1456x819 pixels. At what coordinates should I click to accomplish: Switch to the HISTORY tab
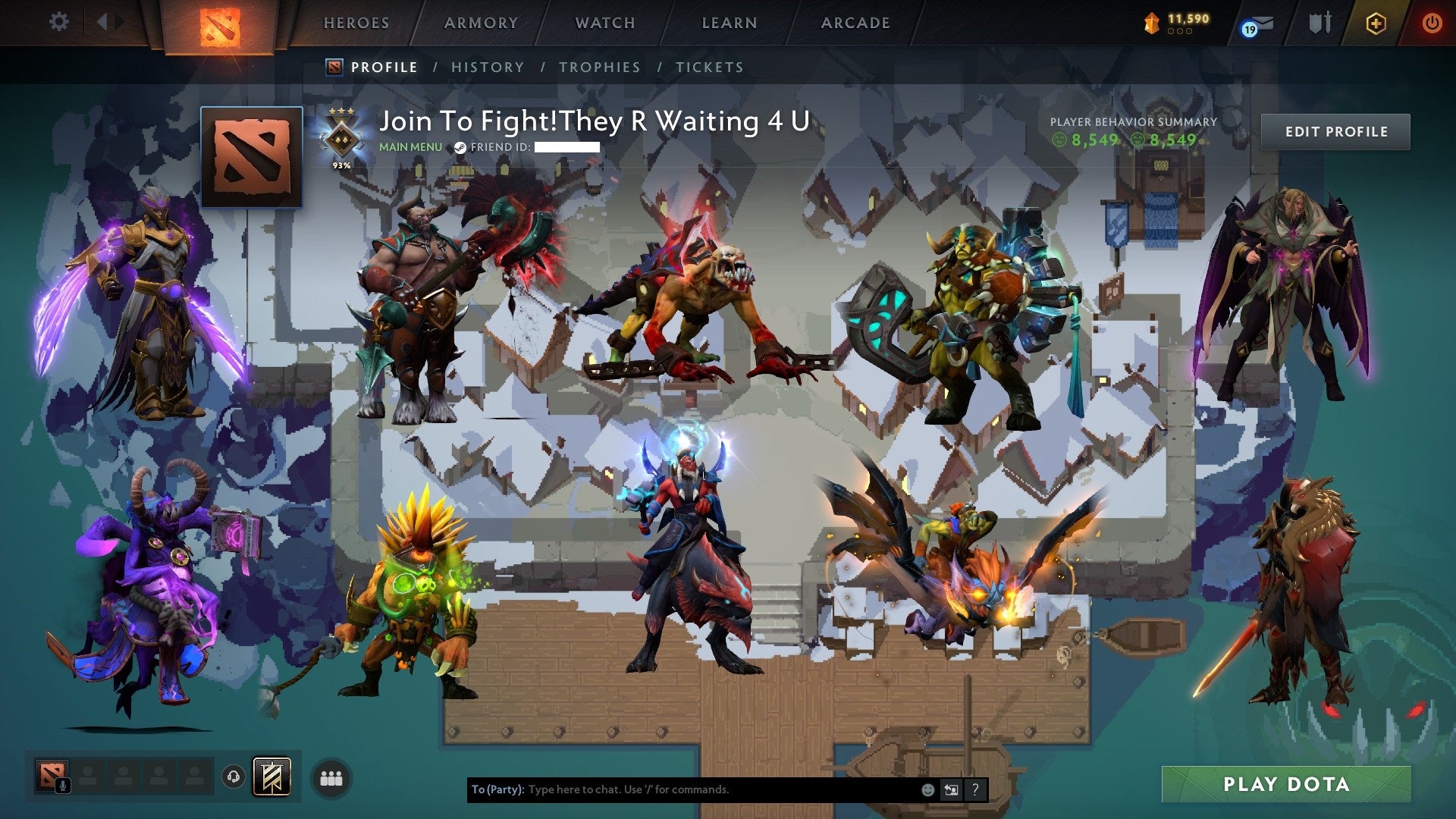coord(487,67)
